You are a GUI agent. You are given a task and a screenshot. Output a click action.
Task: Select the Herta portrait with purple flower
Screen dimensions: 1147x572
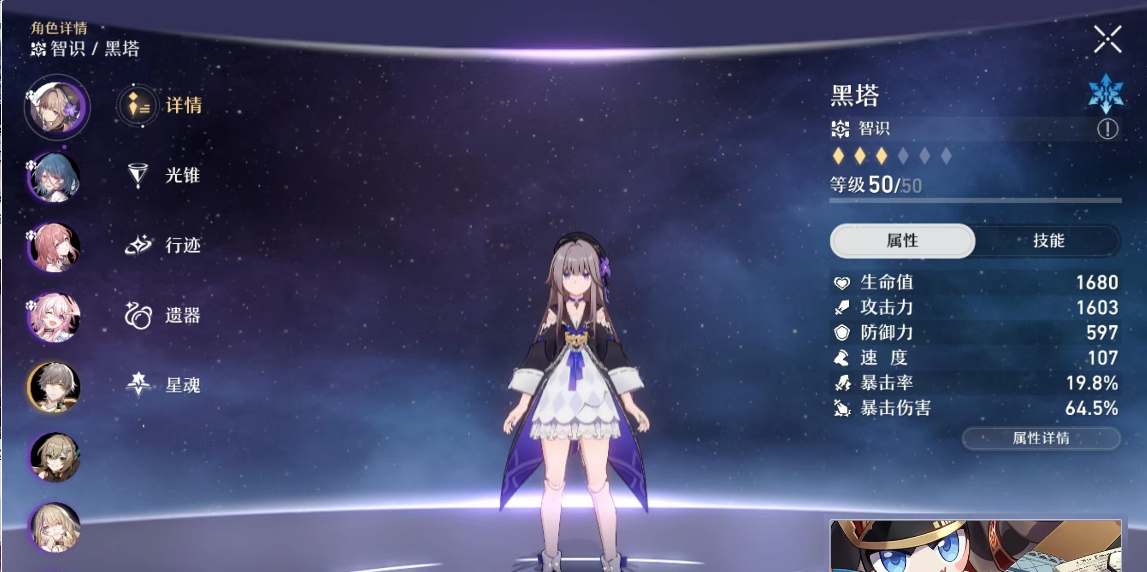pos(56,107)
